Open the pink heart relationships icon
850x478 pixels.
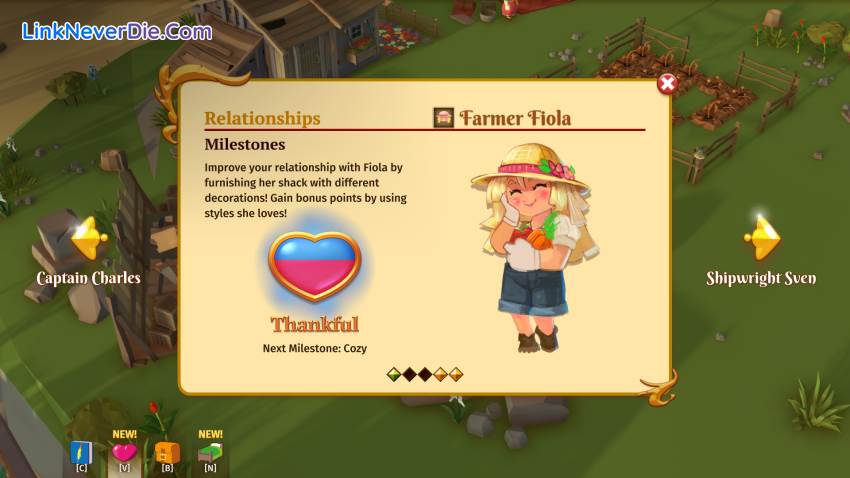(x=124, y=453)
